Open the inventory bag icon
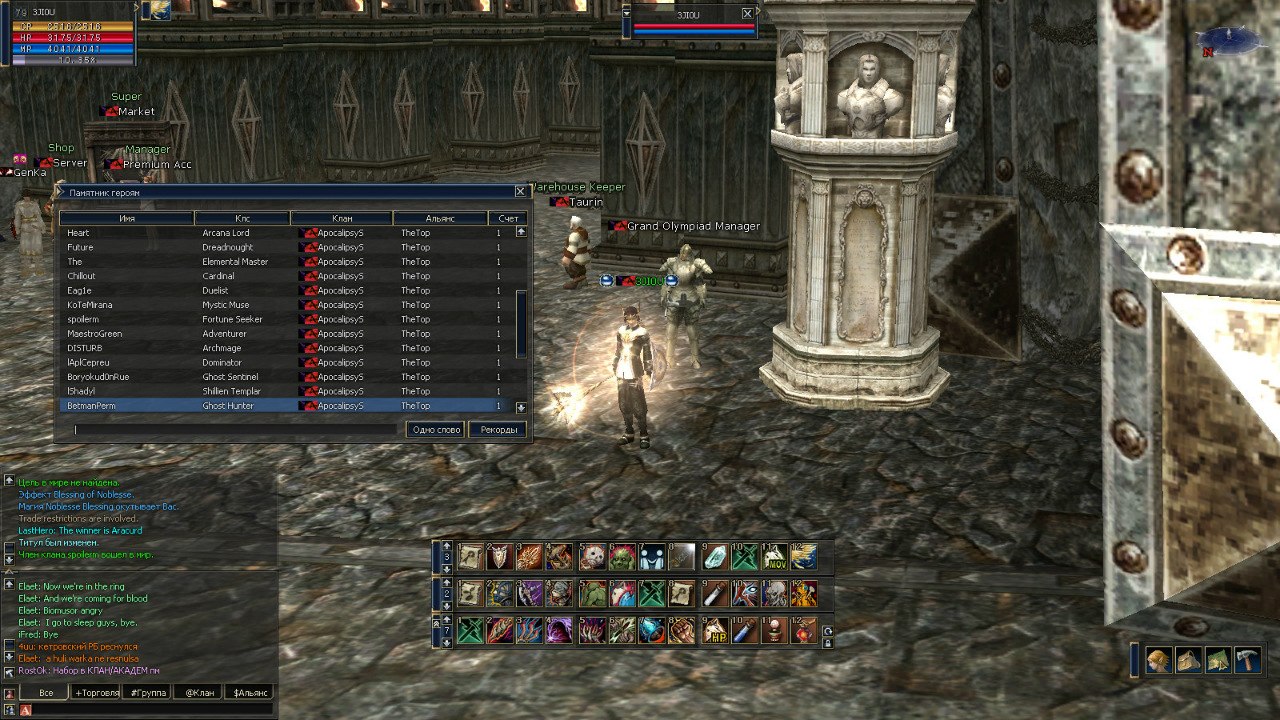 tap(1188, 661)
